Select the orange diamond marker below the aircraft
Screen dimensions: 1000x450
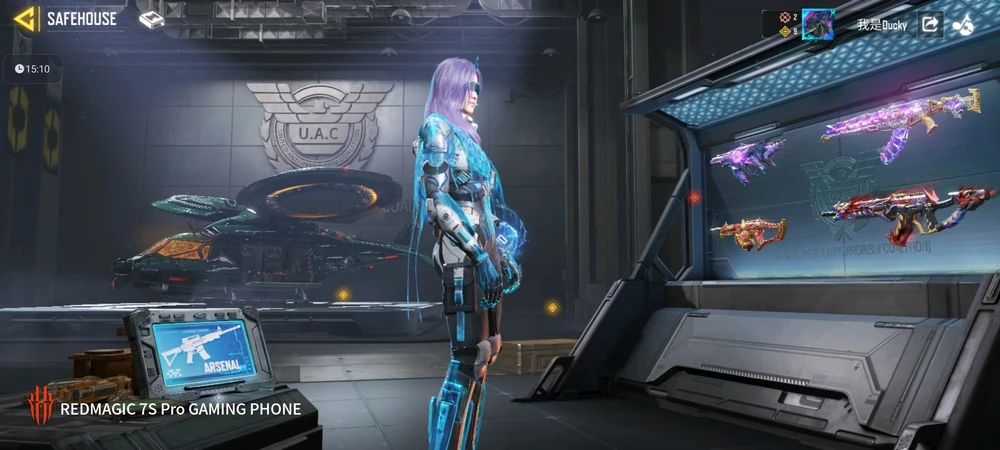[343, 294]
